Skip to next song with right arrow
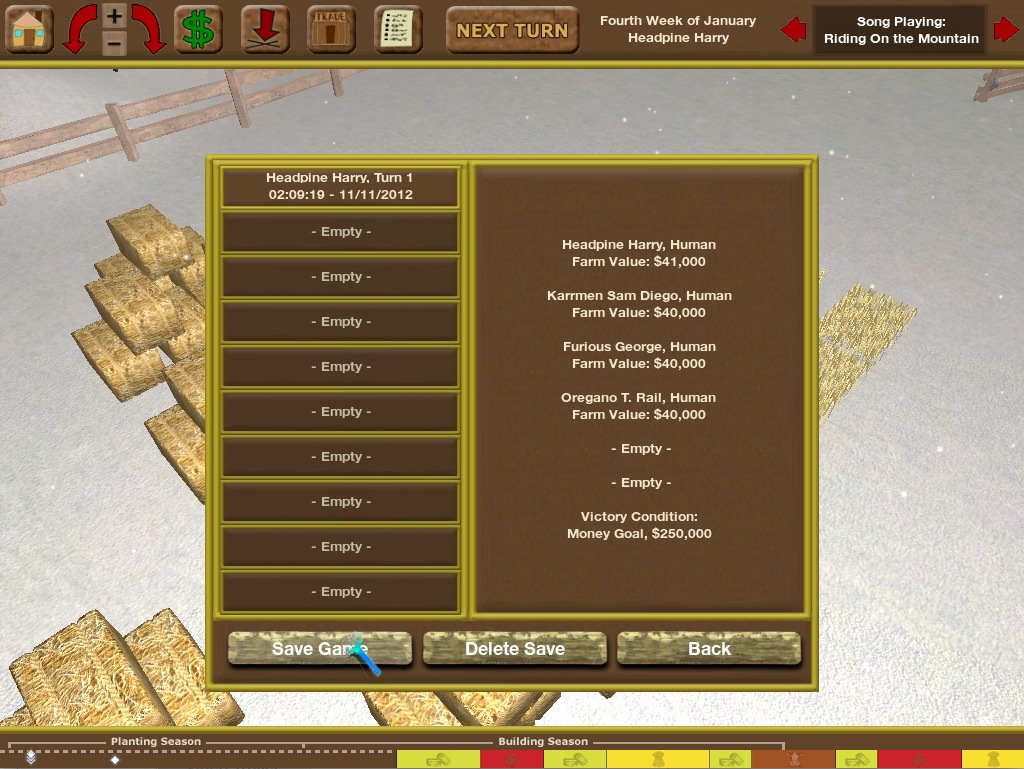 pyautogui.click(x=1006, y=30)
